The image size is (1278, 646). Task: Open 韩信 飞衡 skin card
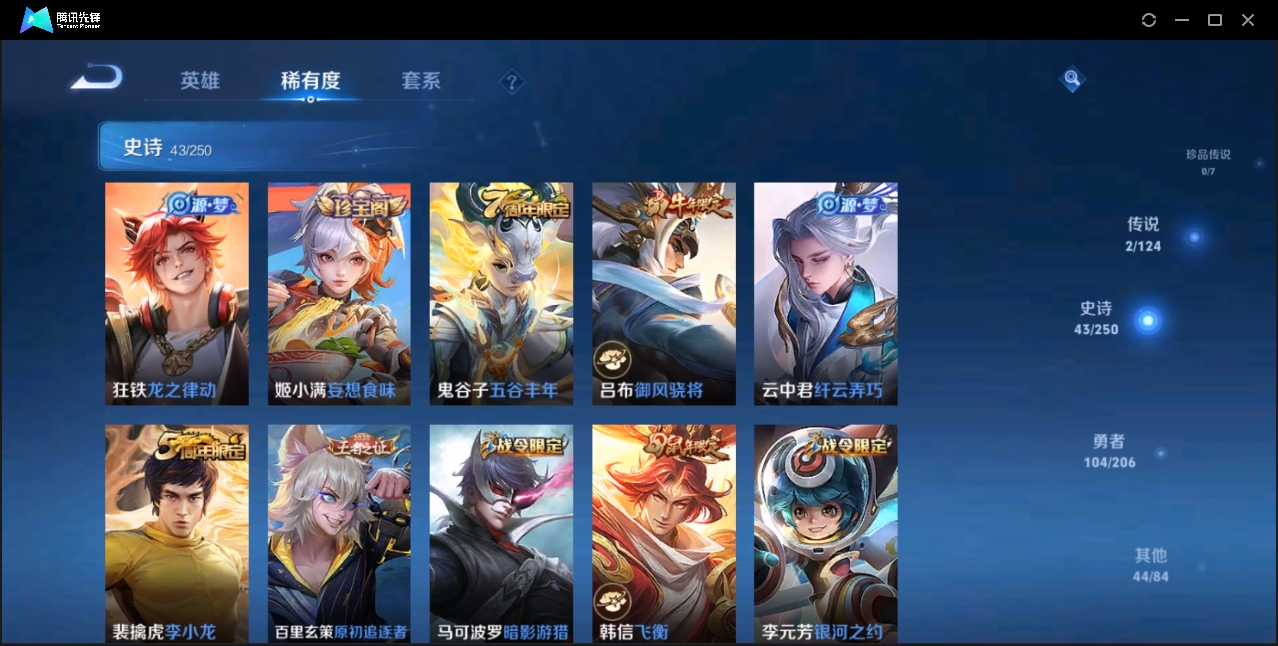[664, 532]
